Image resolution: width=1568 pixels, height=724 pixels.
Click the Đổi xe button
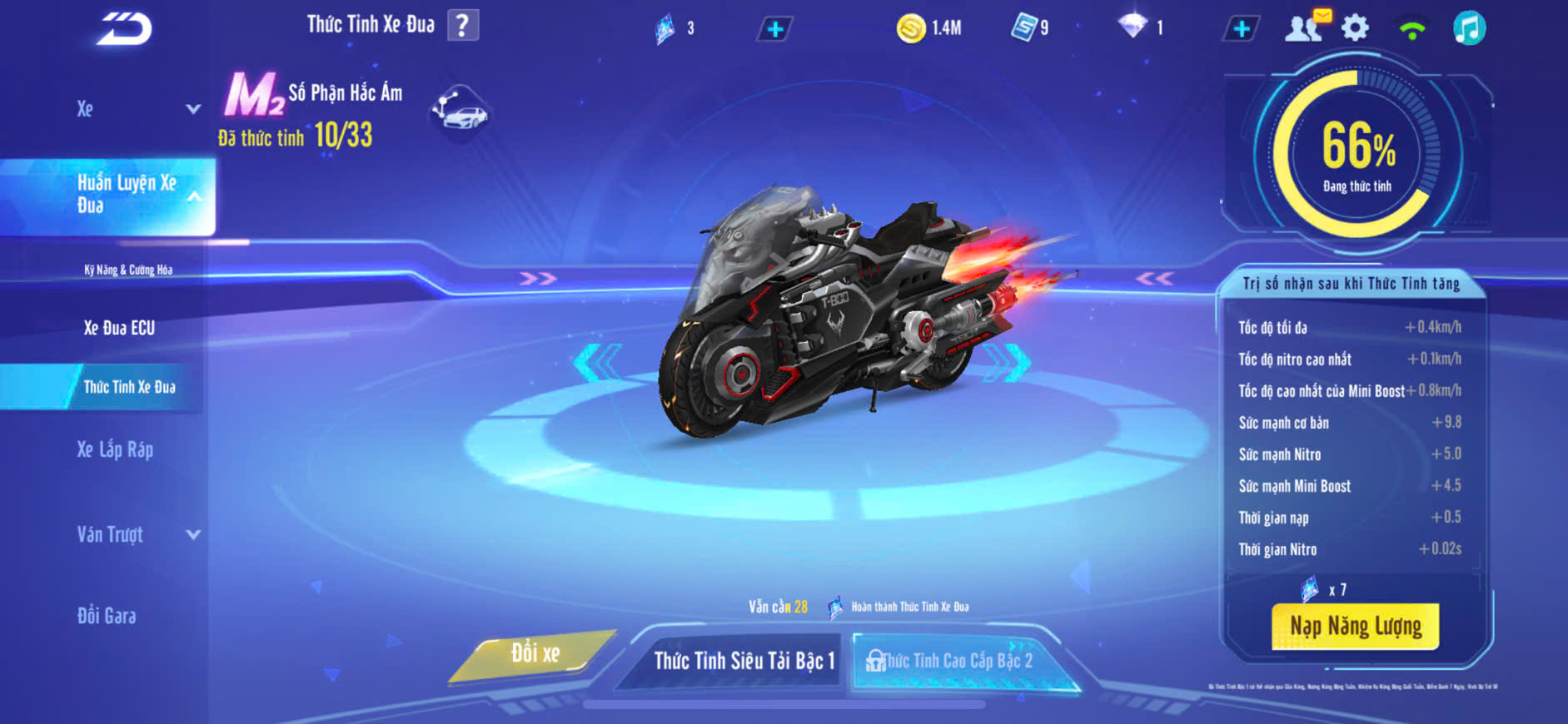coord(535,654)
